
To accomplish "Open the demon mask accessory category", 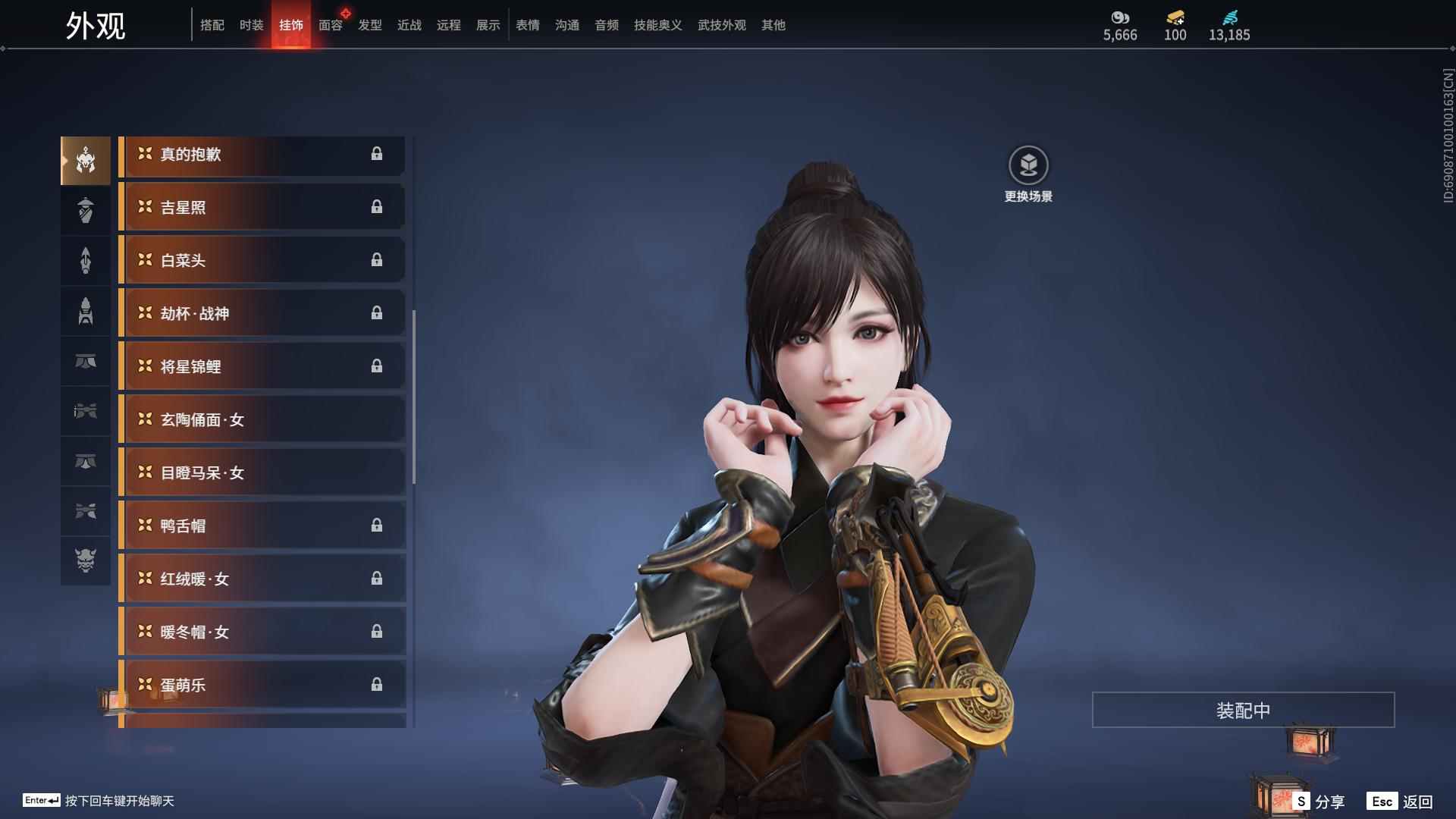I will point(86,560).
